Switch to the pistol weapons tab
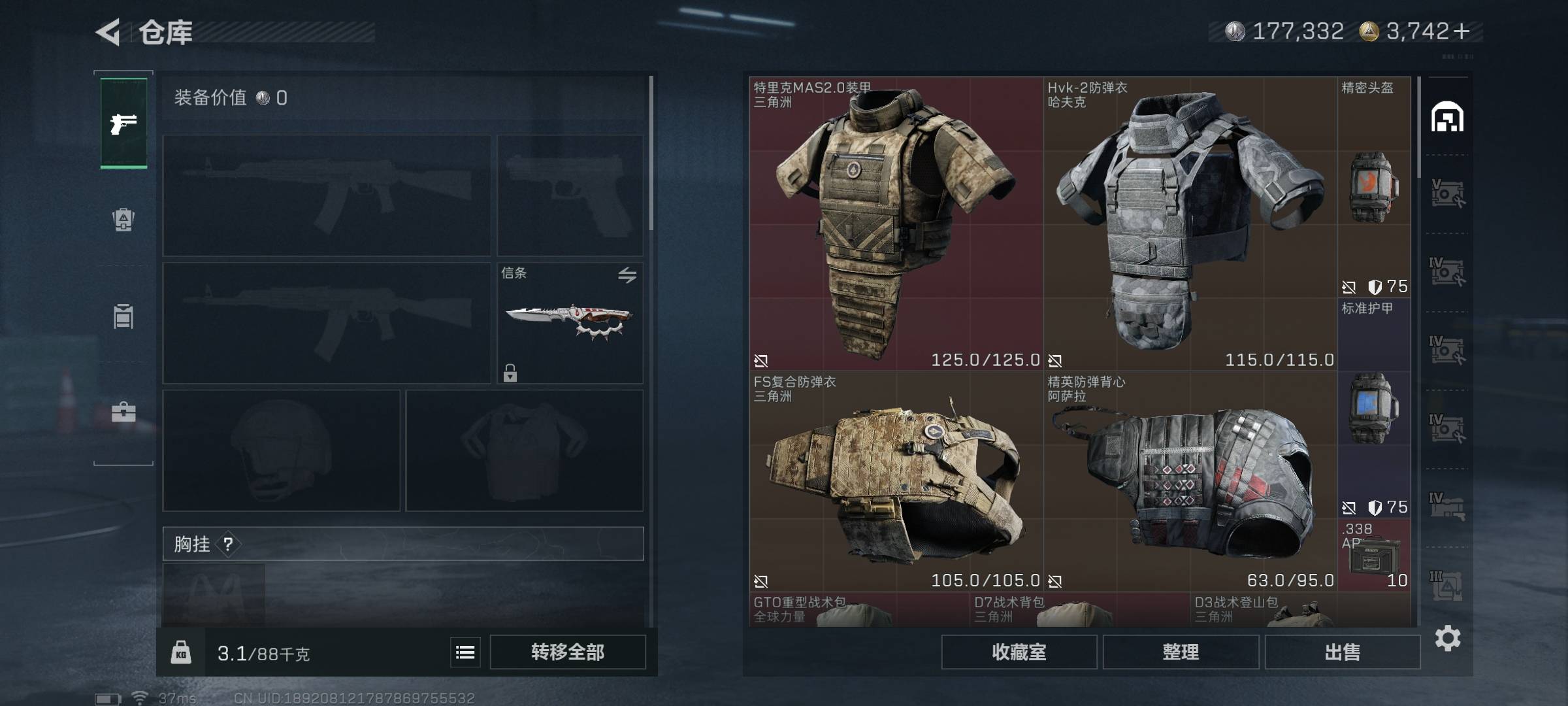 [x=123, y=123]
